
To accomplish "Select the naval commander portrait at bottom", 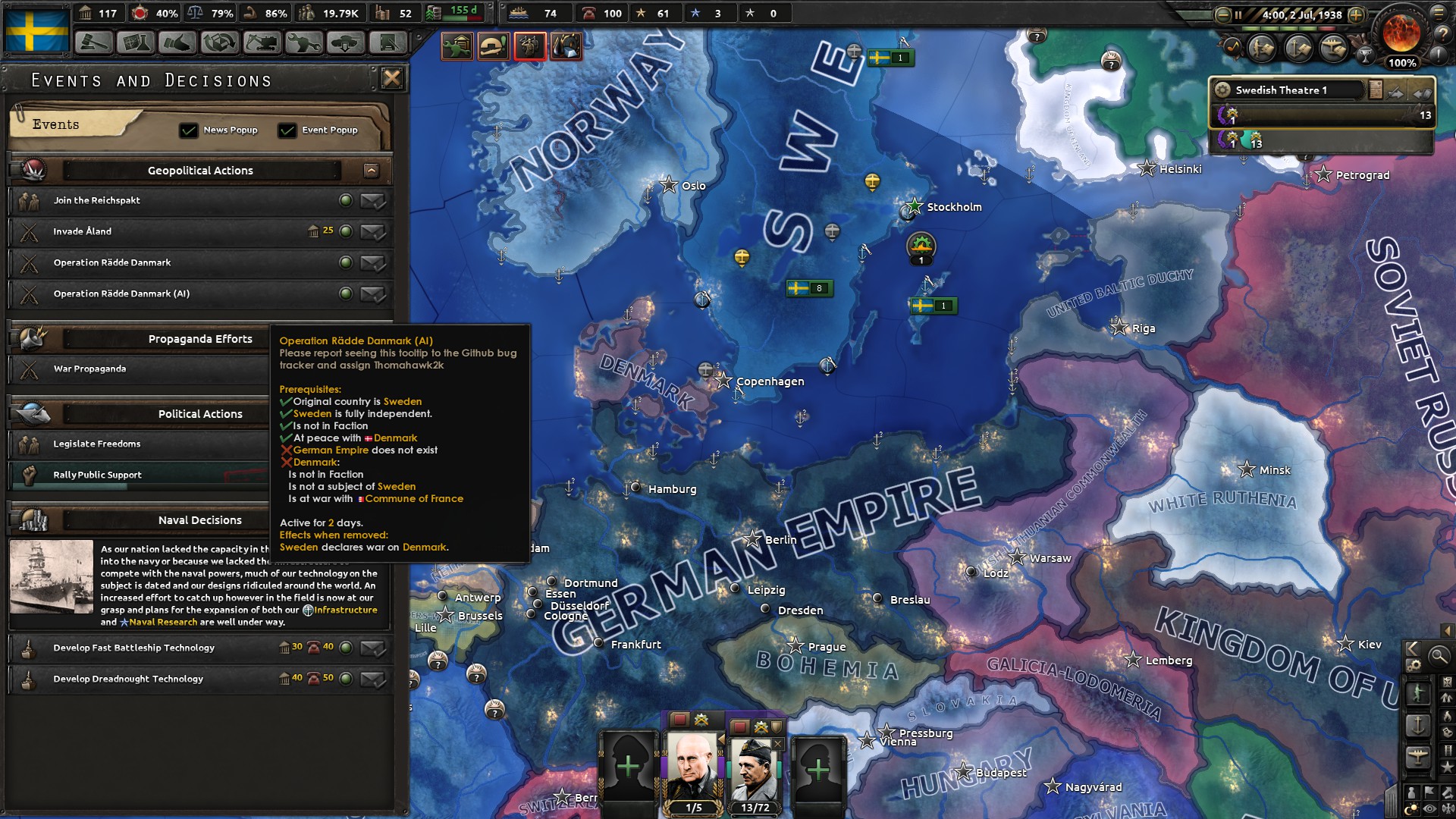I will tap(695, 766).
